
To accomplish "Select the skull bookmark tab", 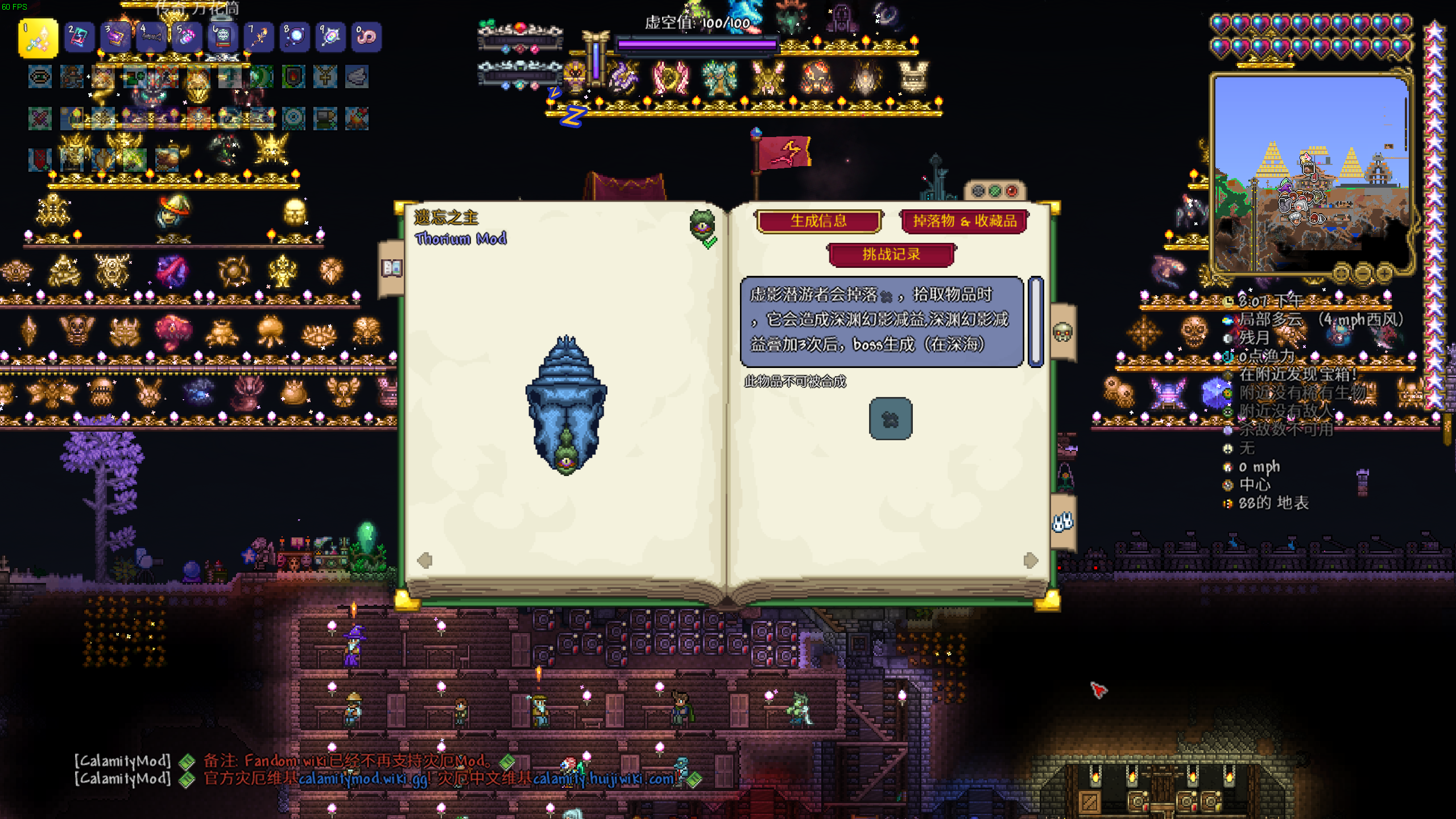I will coord(1062,332).
